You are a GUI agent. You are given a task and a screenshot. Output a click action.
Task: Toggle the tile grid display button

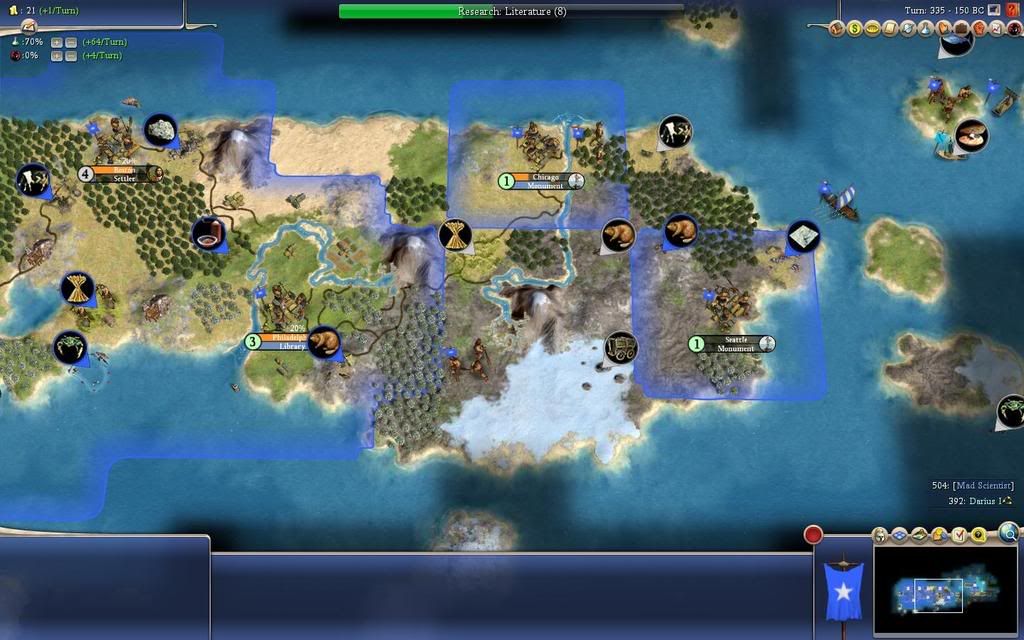[898, 536]
